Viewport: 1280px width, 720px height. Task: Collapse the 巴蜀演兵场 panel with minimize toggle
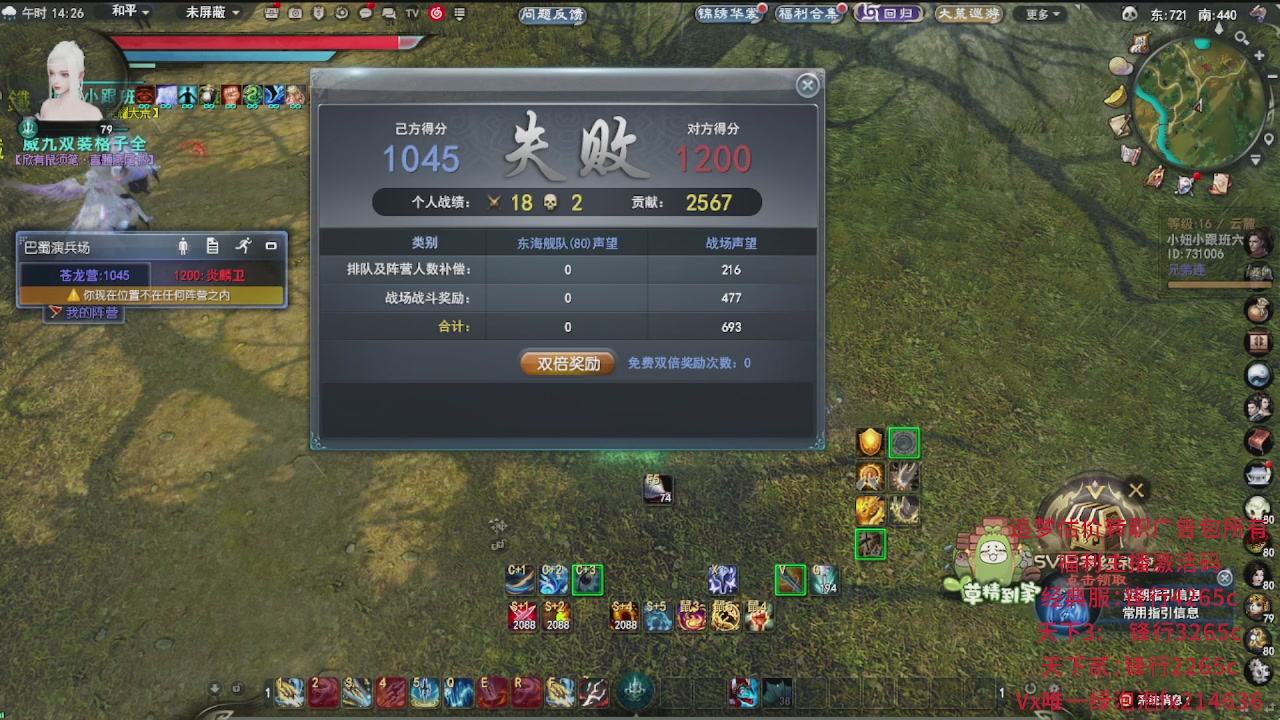(x=271, y=244)
